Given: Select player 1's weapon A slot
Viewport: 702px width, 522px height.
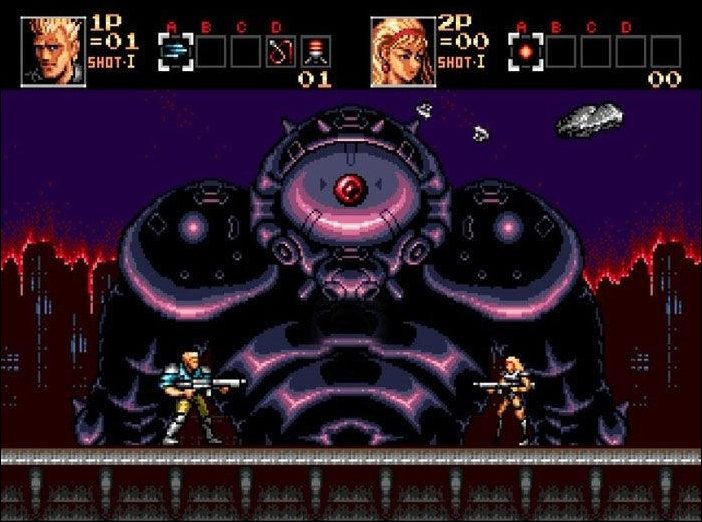Looking at the screenshot, I should tap(174, 50).
